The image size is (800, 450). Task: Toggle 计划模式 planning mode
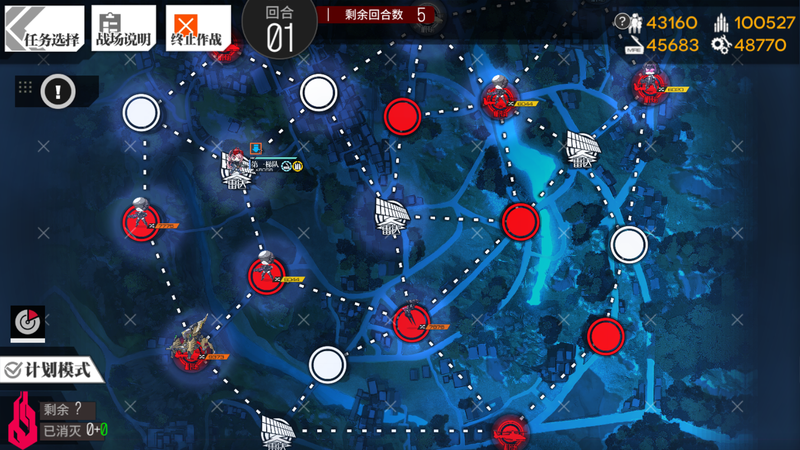pyautogui.click(x=54, y=369)
